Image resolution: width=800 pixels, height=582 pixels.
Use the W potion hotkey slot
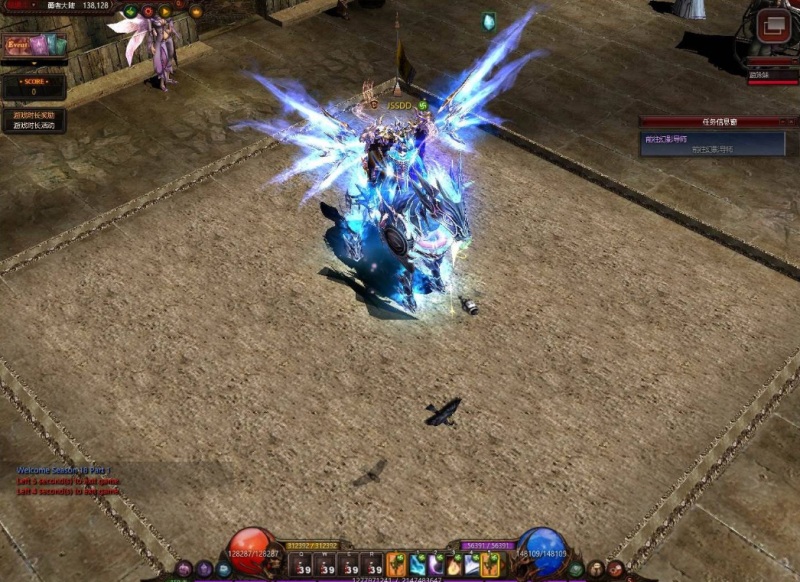pyautogui.click(x=325, y=566)
